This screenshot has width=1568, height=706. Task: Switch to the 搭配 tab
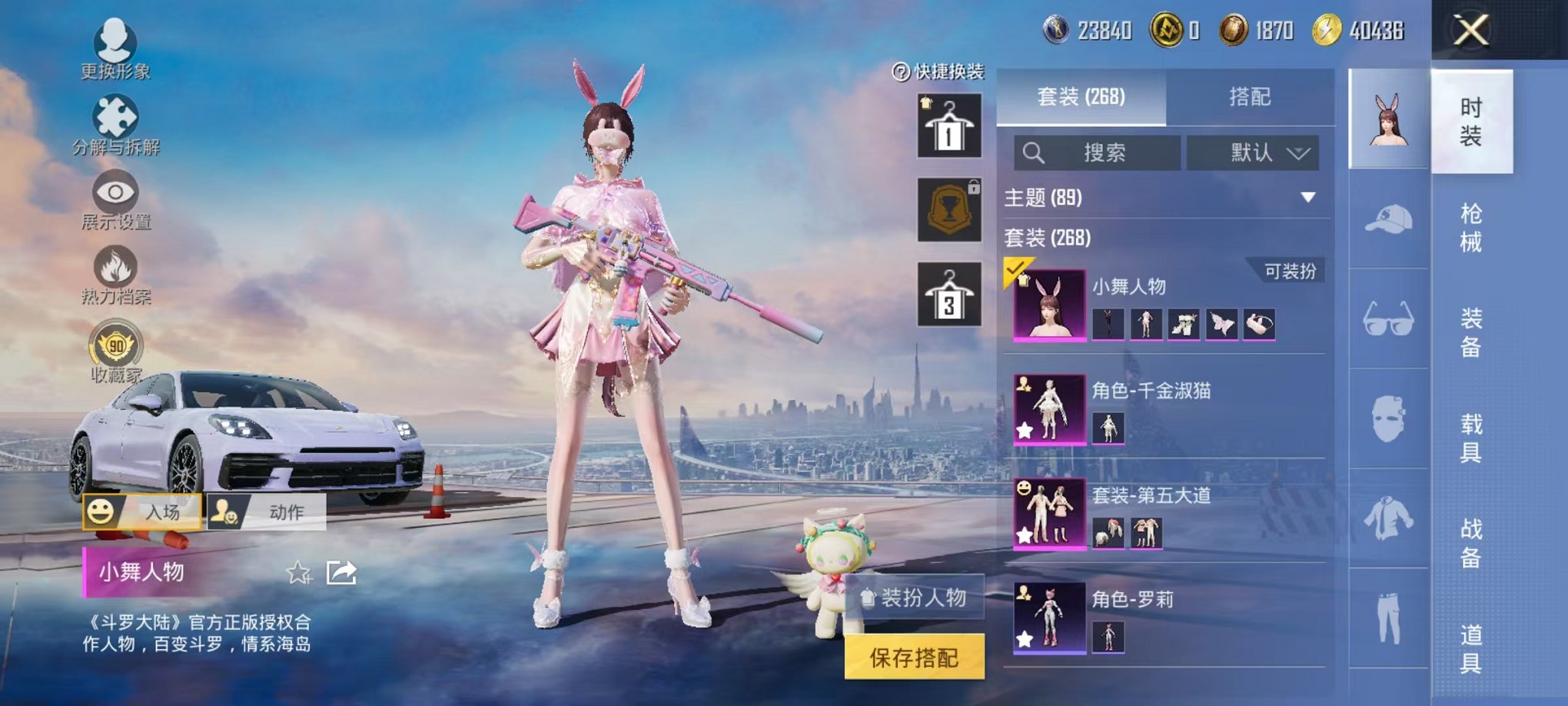pos(1248,98)
